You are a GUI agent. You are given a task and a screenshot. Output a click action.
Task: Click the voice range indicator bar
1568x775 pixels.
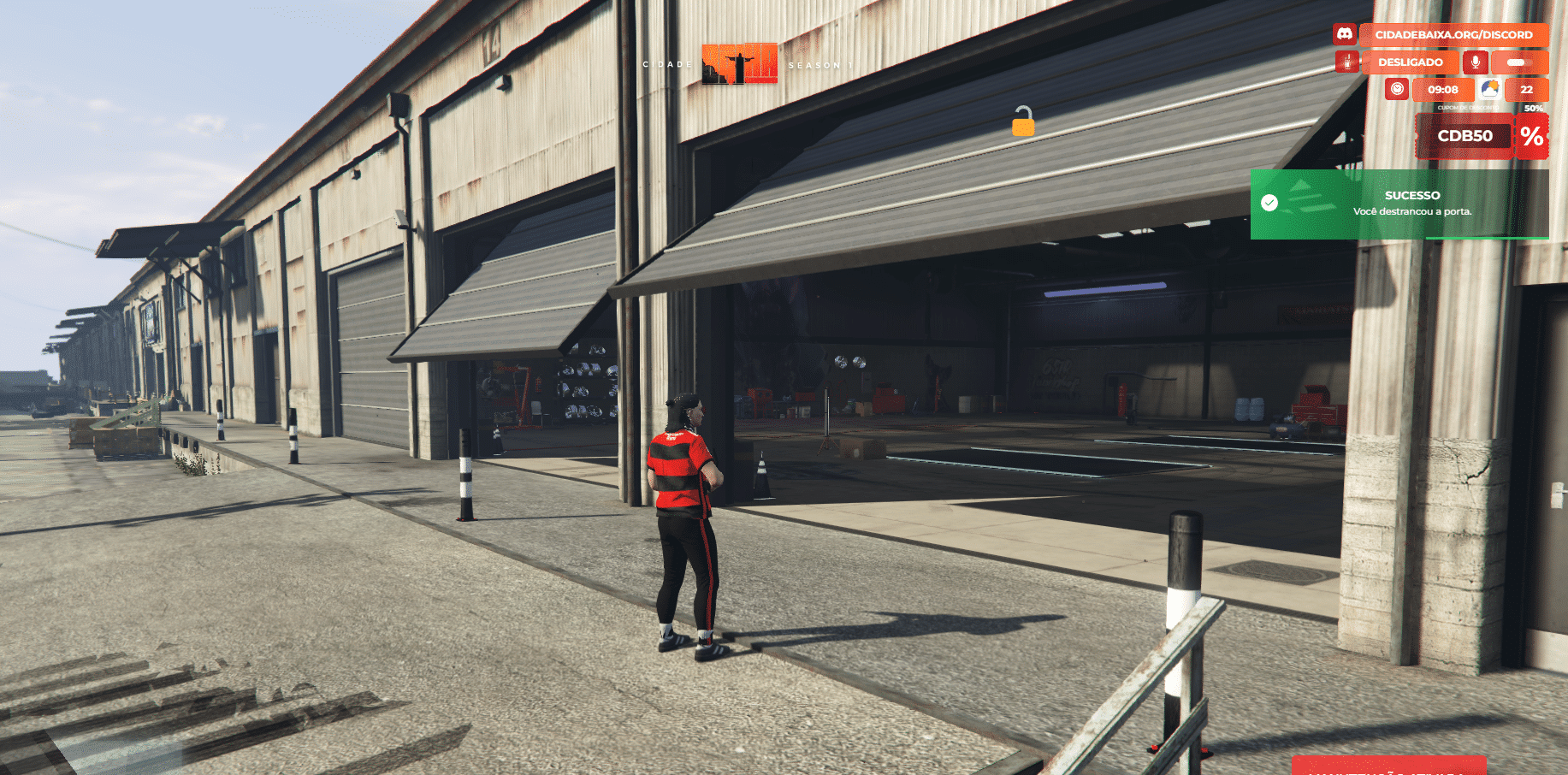1519,62
